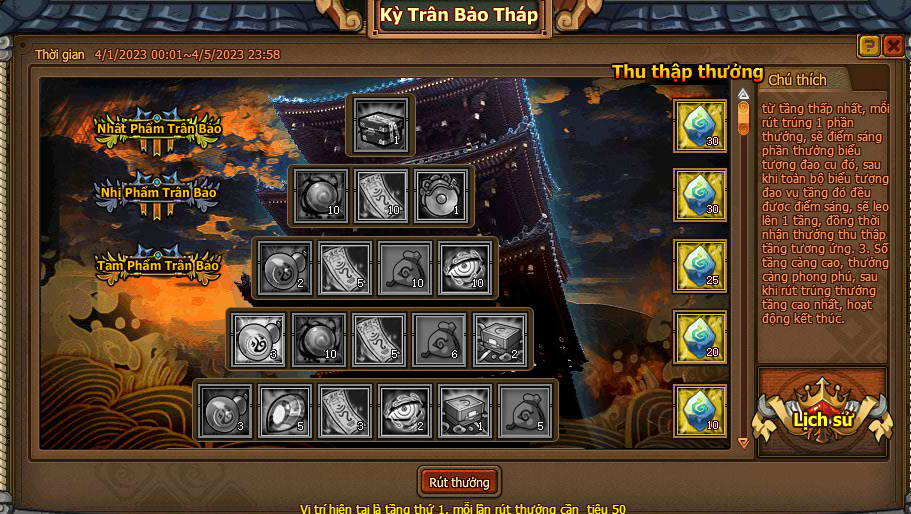
Task: Pick the Tam Phẩm Trân Bảo tier
Action: 158,265
